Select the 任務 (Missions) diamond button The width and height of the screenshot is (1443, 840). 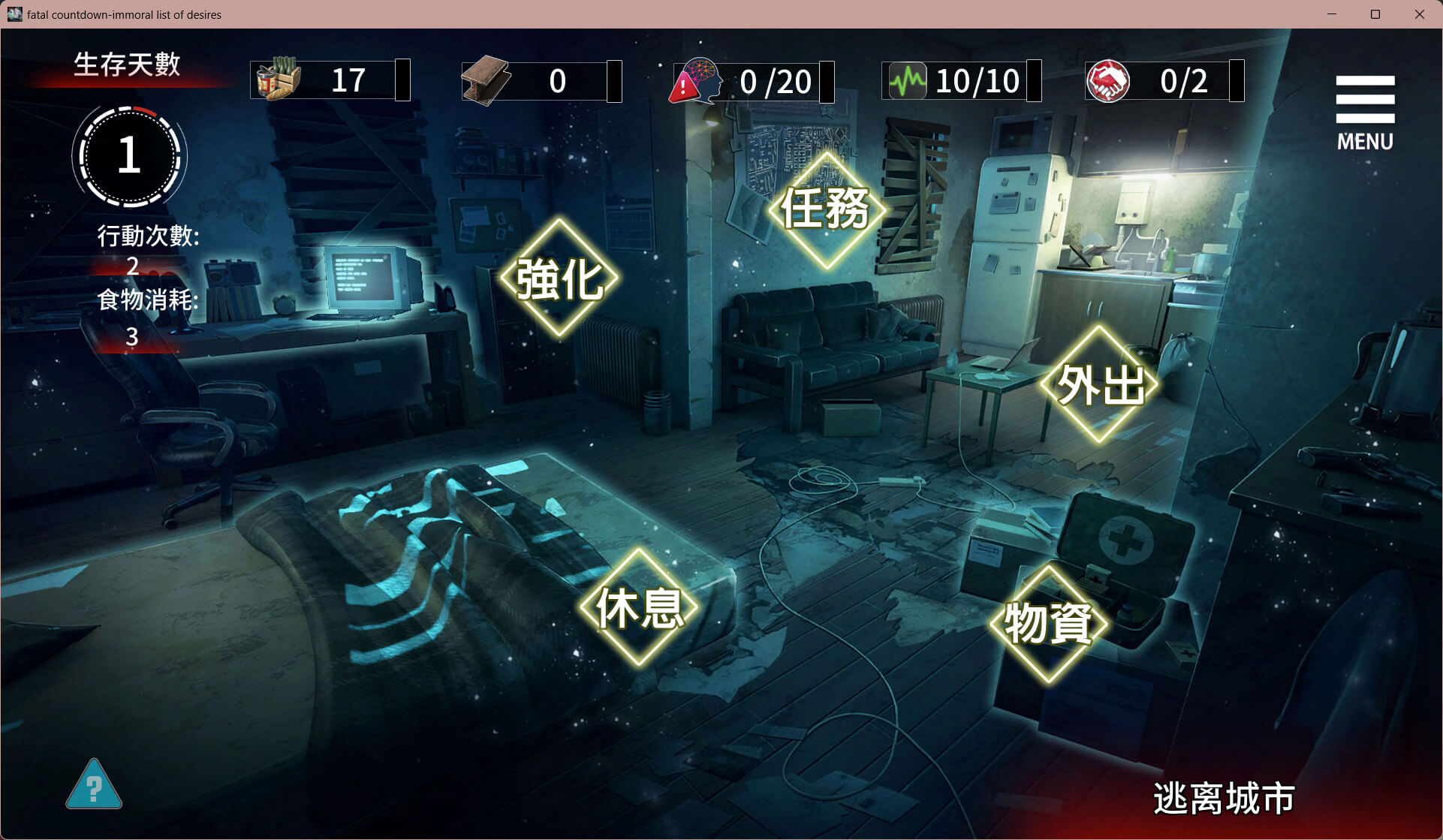click(826, 209)
